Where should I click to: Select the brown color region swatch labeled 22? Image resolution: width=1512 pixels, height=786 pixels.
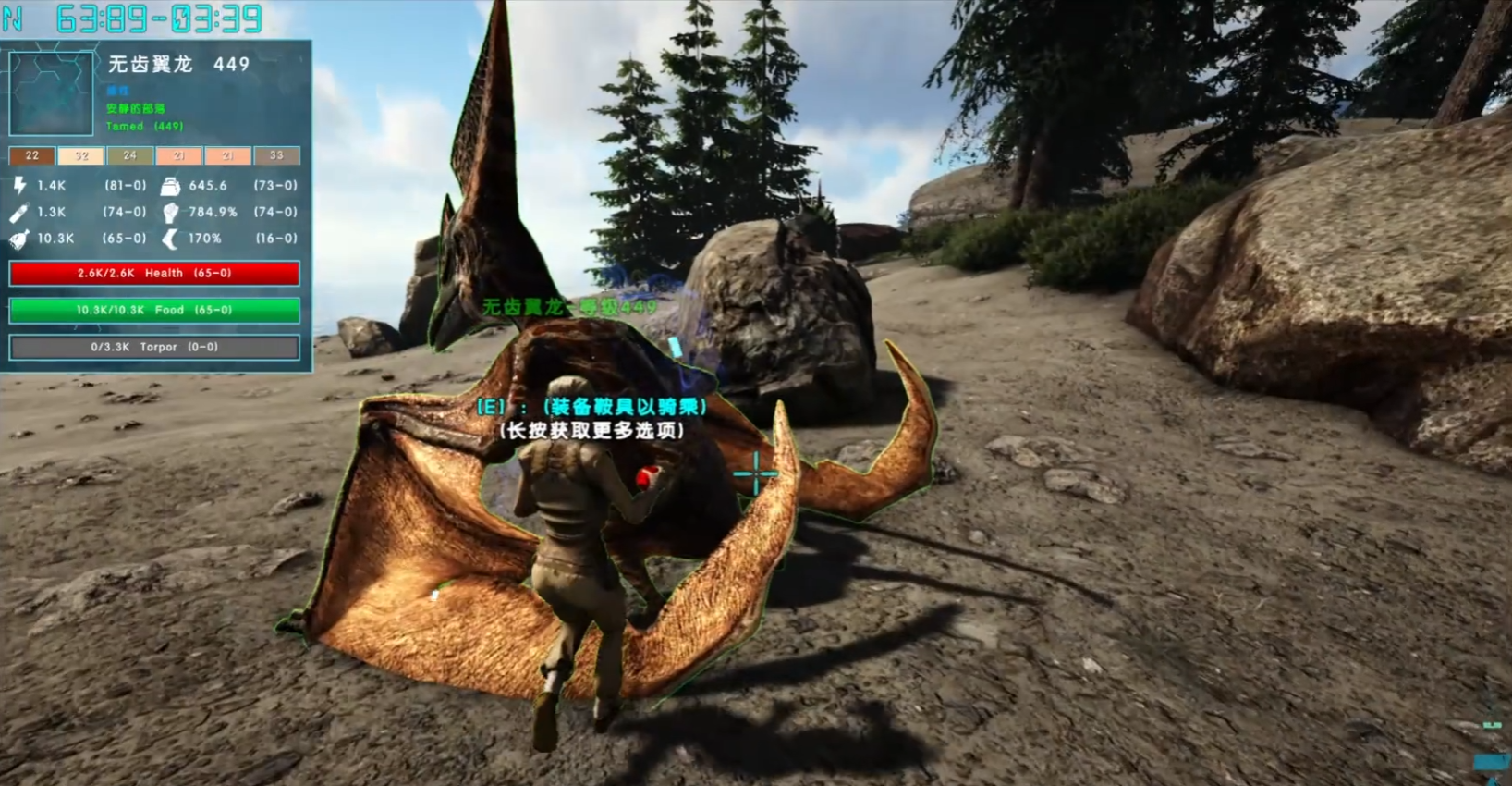[x=32, y=155]
